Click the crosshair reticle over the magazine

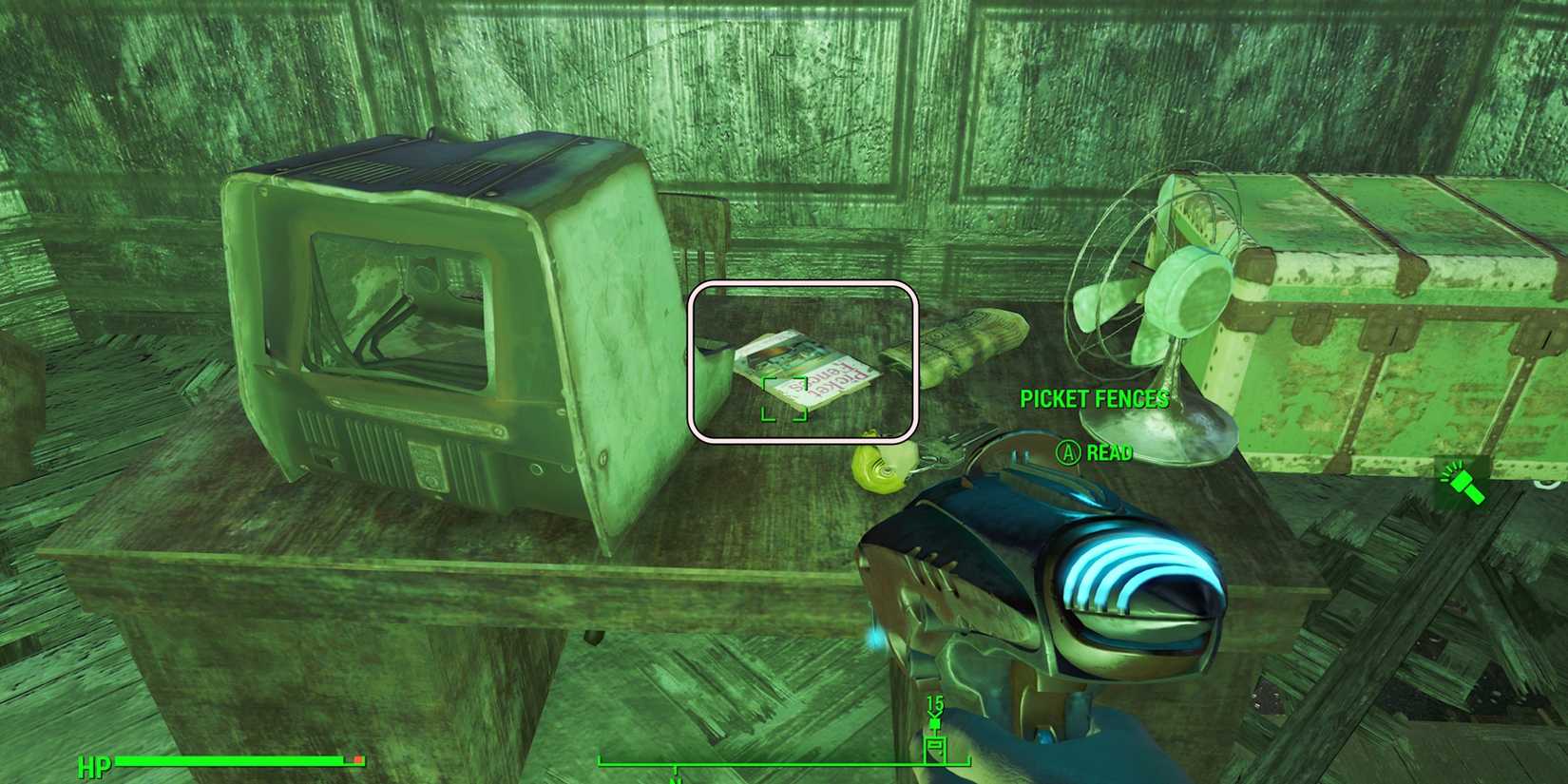pos(784,401)
